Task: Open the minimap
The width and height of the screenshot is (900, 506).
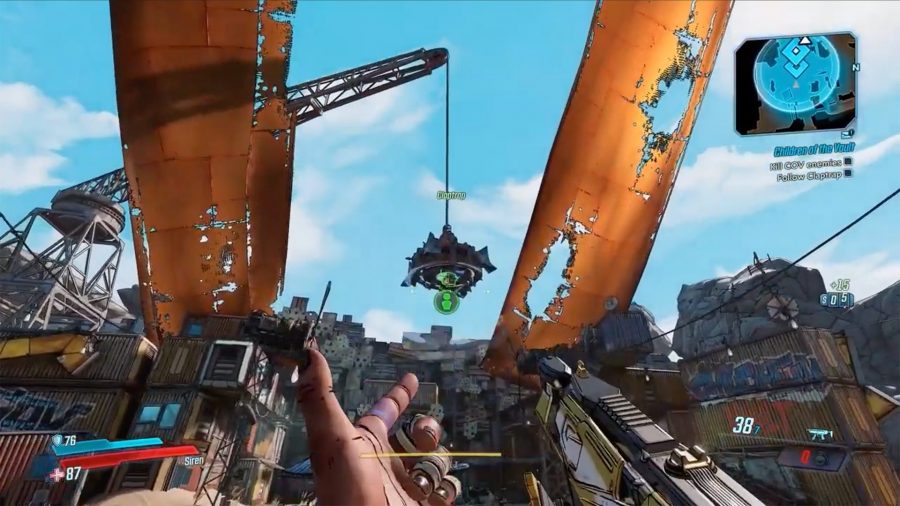Action: (x=795, y=84)
